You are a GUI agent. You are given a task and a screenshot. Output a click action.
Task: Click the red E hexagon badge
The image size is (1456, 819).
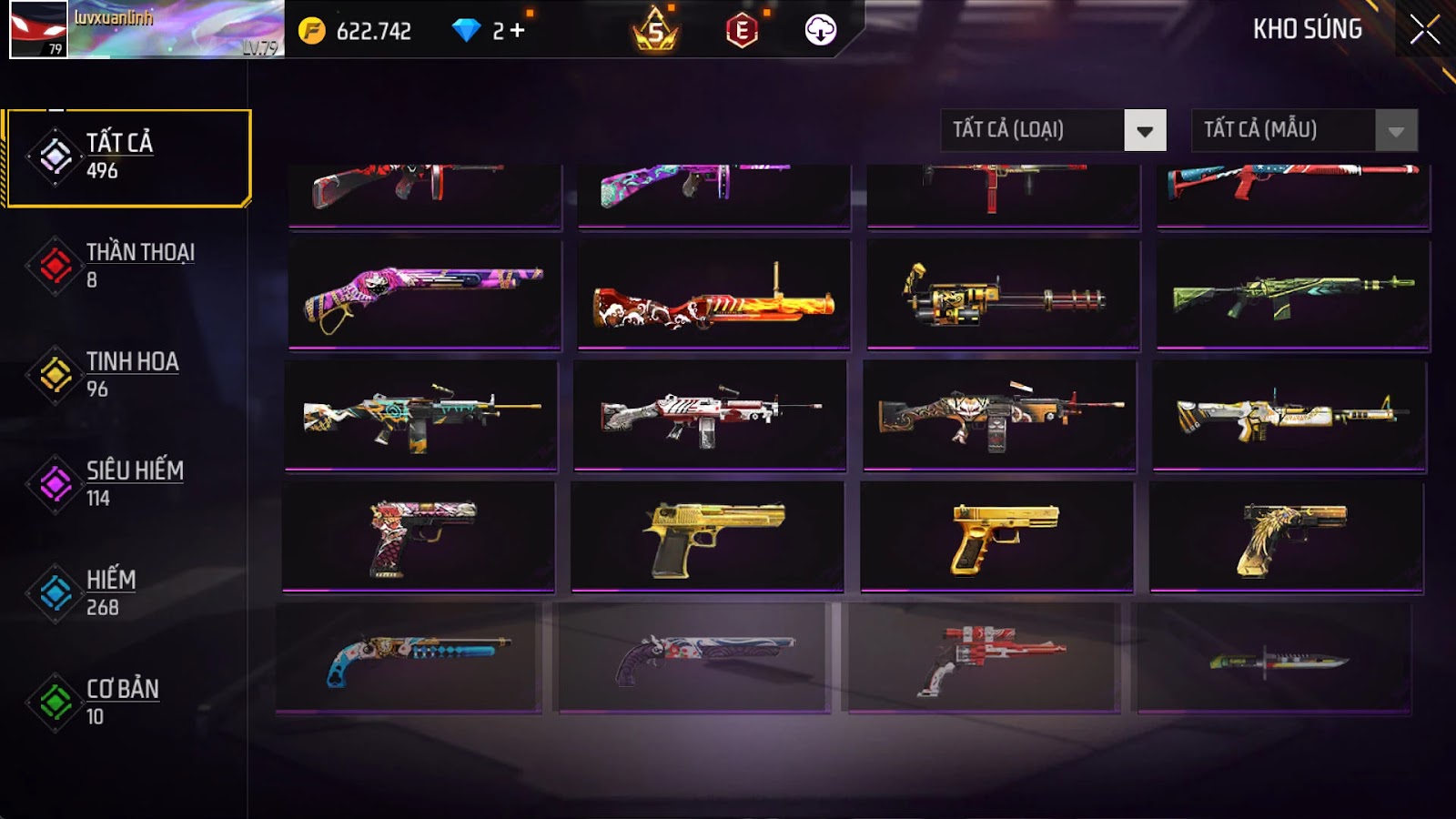click(x=742, y=31)
